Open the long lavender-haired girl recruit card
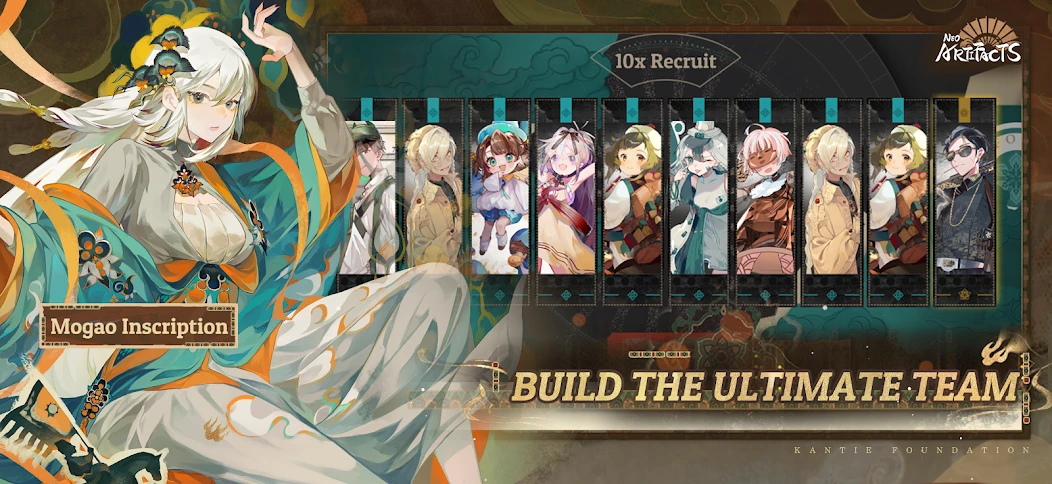Screen dimensions: 1052x484 click(566, 198)
